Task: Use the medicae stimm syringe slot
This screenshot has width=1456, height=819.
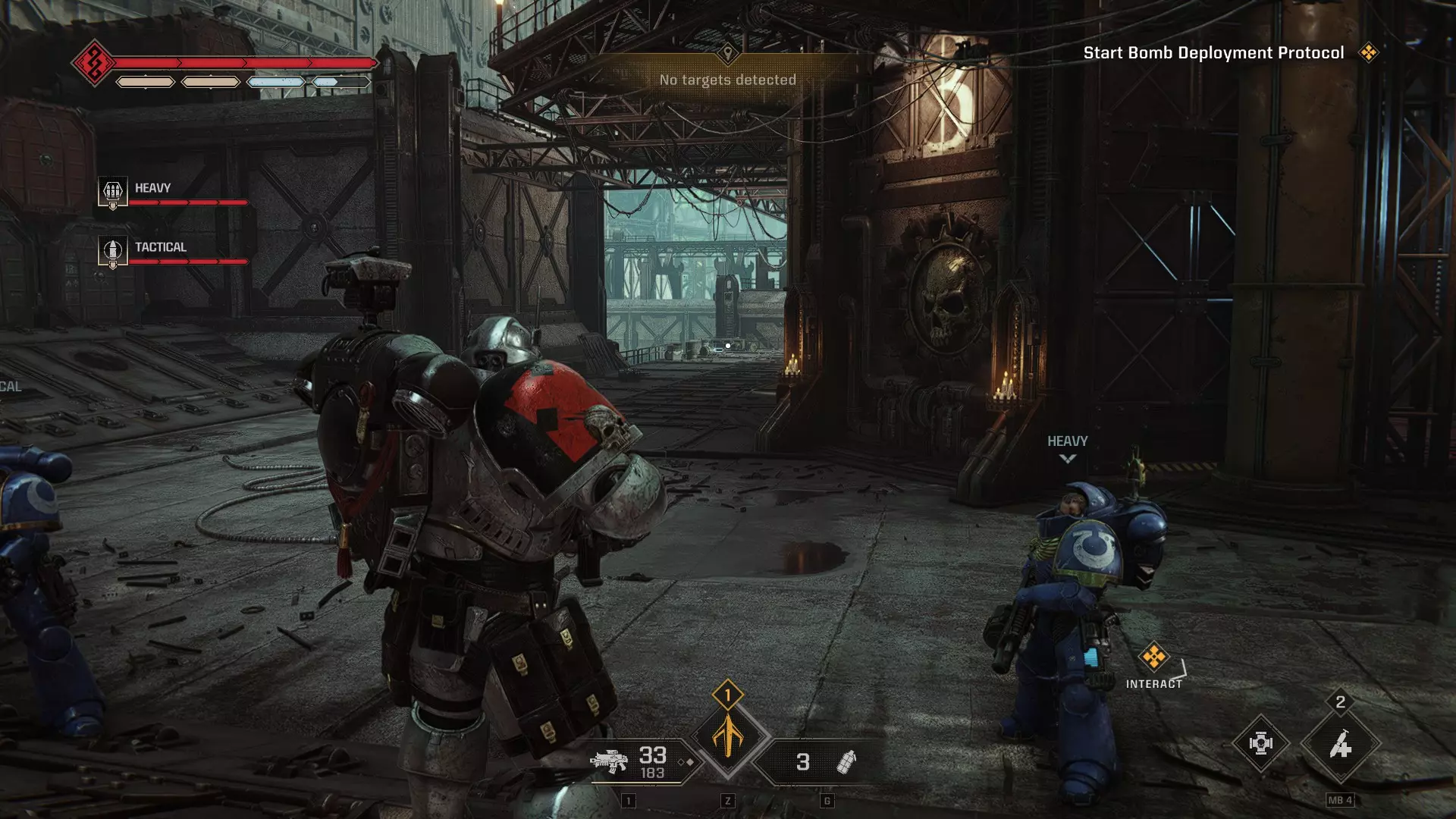Action: 1340,744
